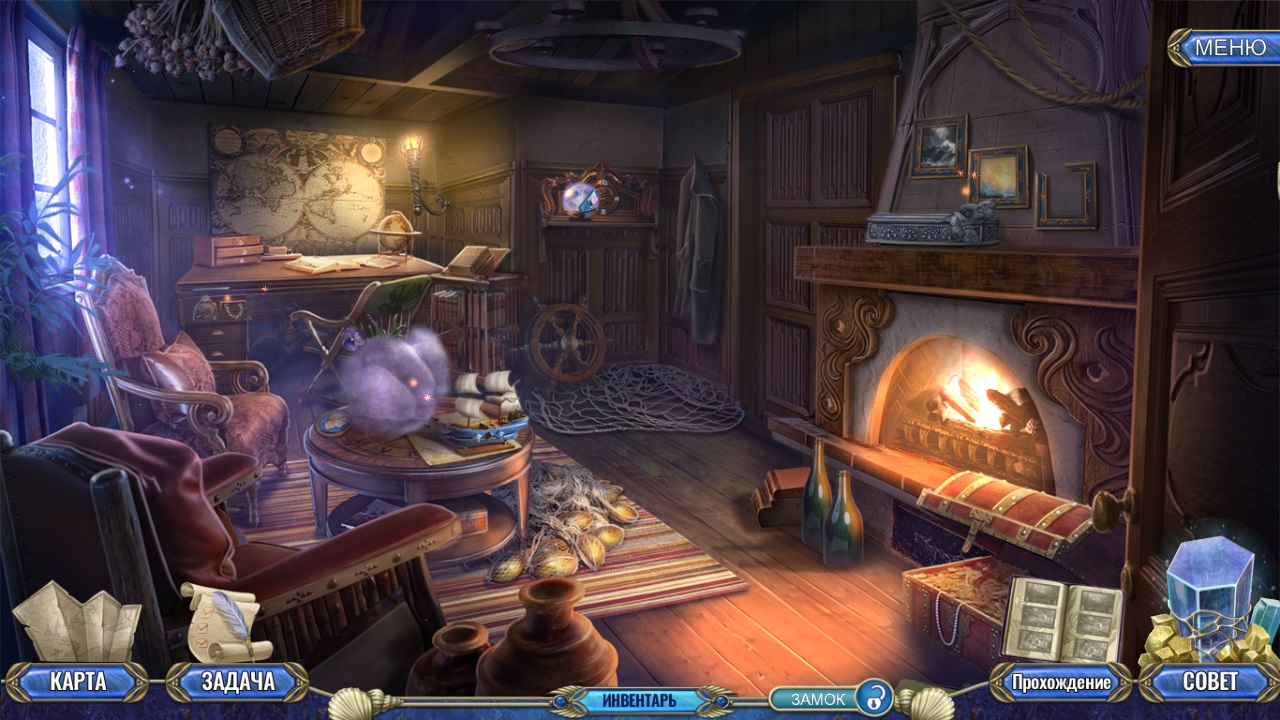The image size is (1280, 720).
Task: Use the СОВЕТ hint button
Action: point(1210,683)
